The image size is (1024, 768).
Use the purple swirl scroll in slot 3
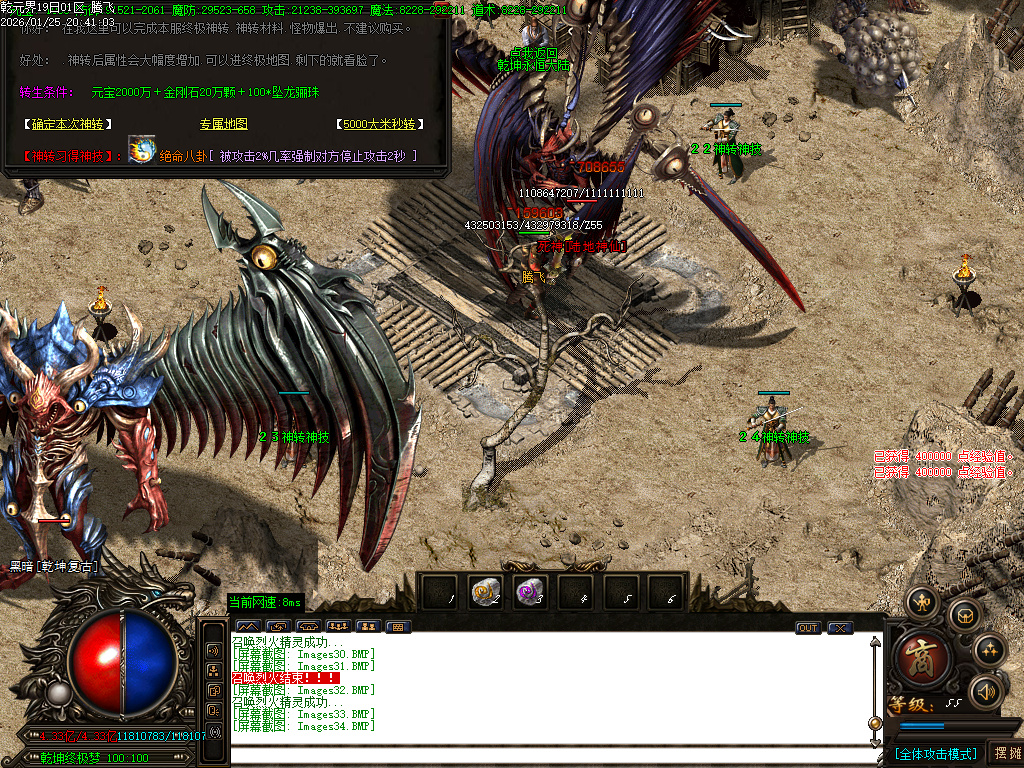[529, 593]
